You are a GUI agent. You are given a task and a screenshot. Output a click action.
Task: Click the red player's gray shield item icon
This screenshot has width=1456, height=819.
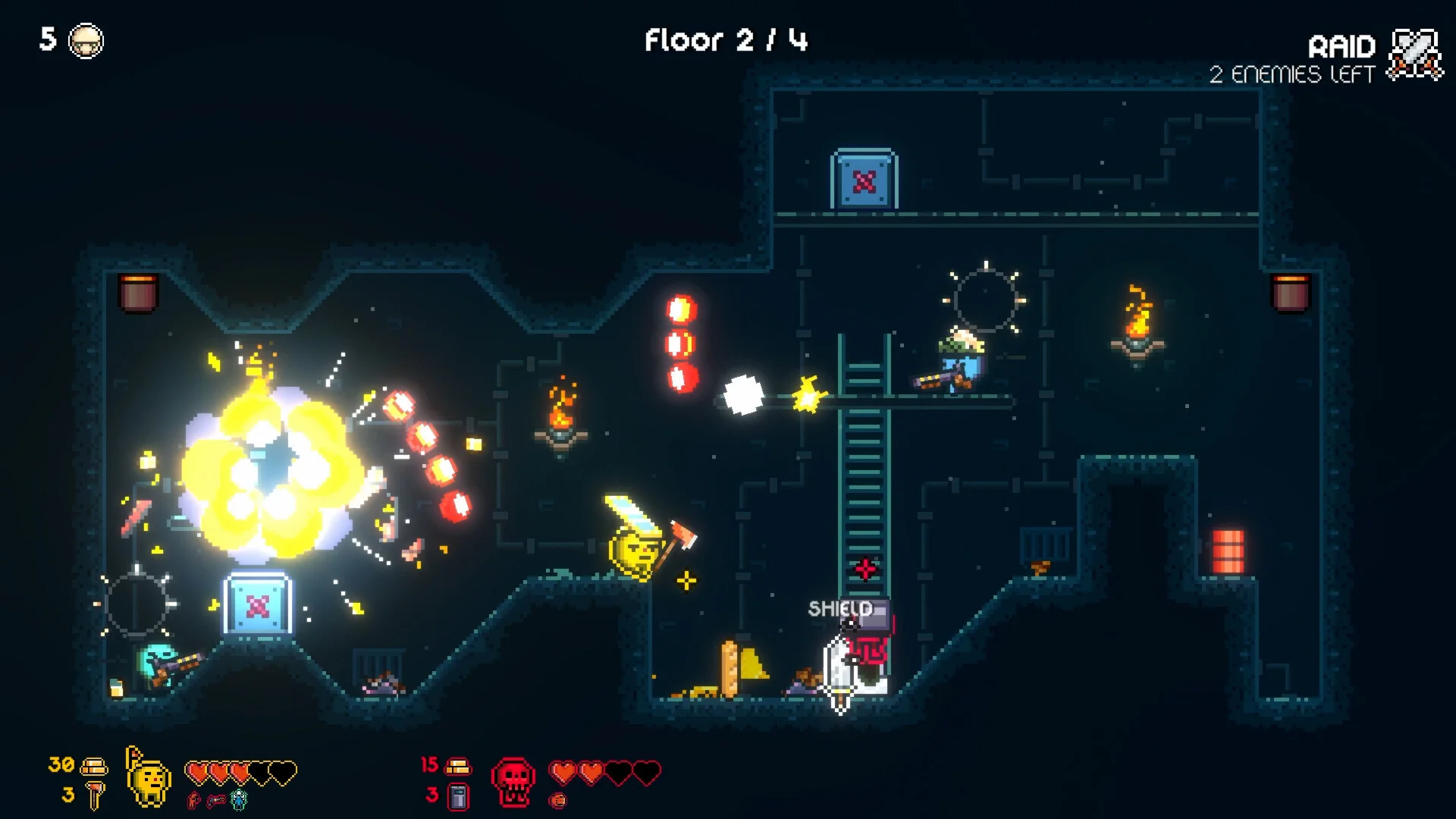(x=458, y=796)
